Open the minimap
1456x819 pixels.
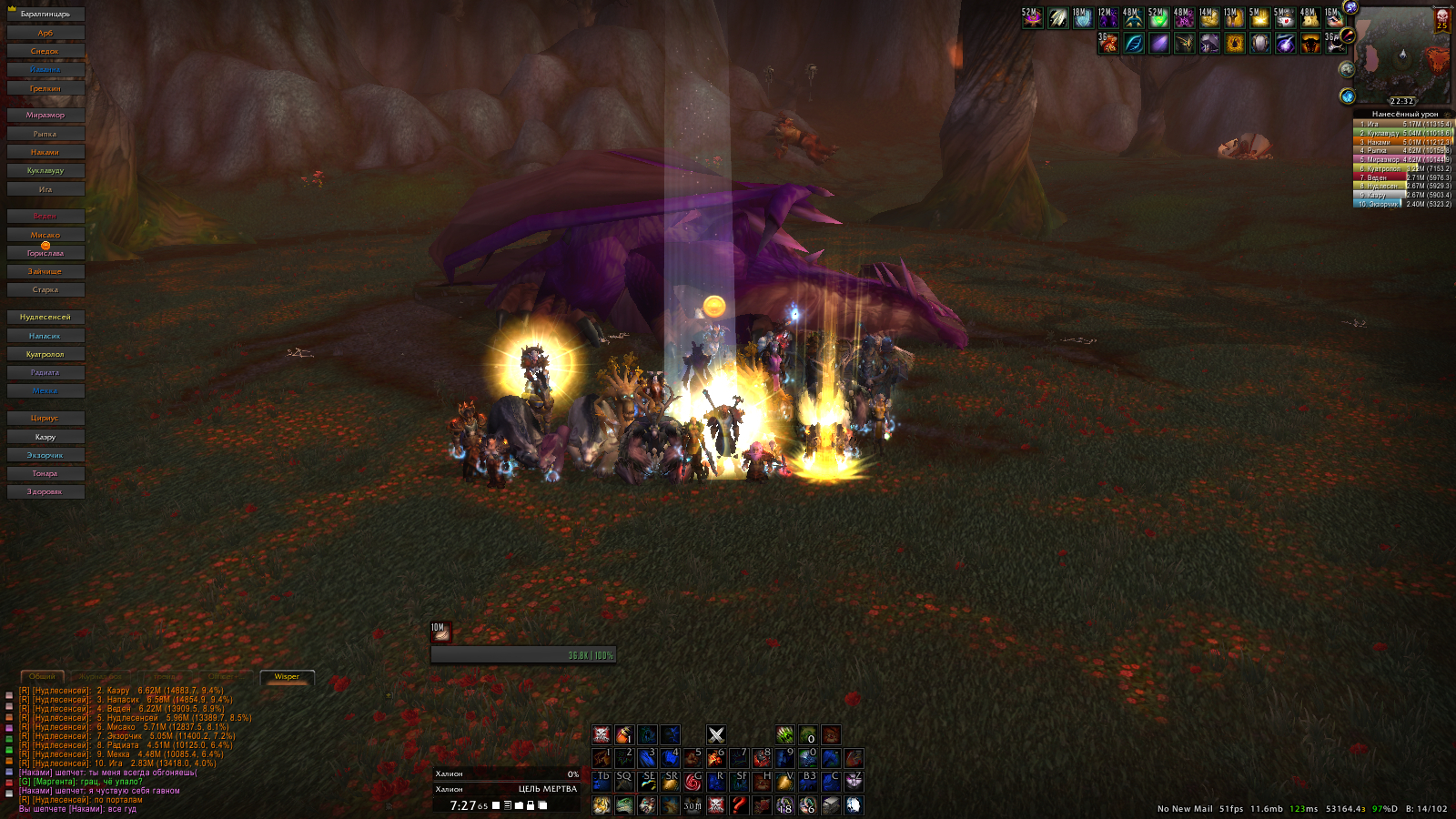tap(1401, 56)
